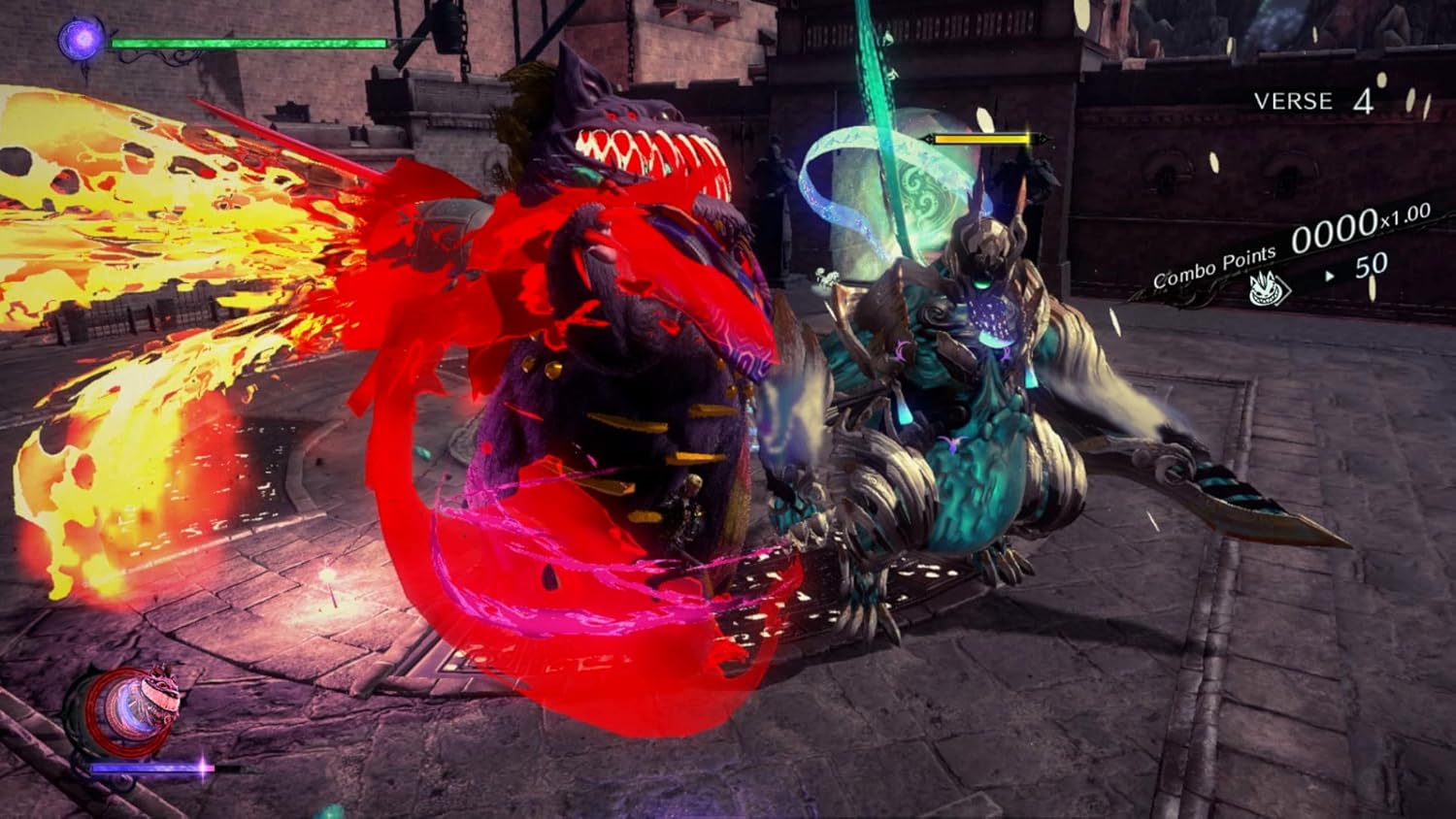Toggle the yellow enemy health bar
This screenshot has height=819, width=1456.
(x=980, y=139)
